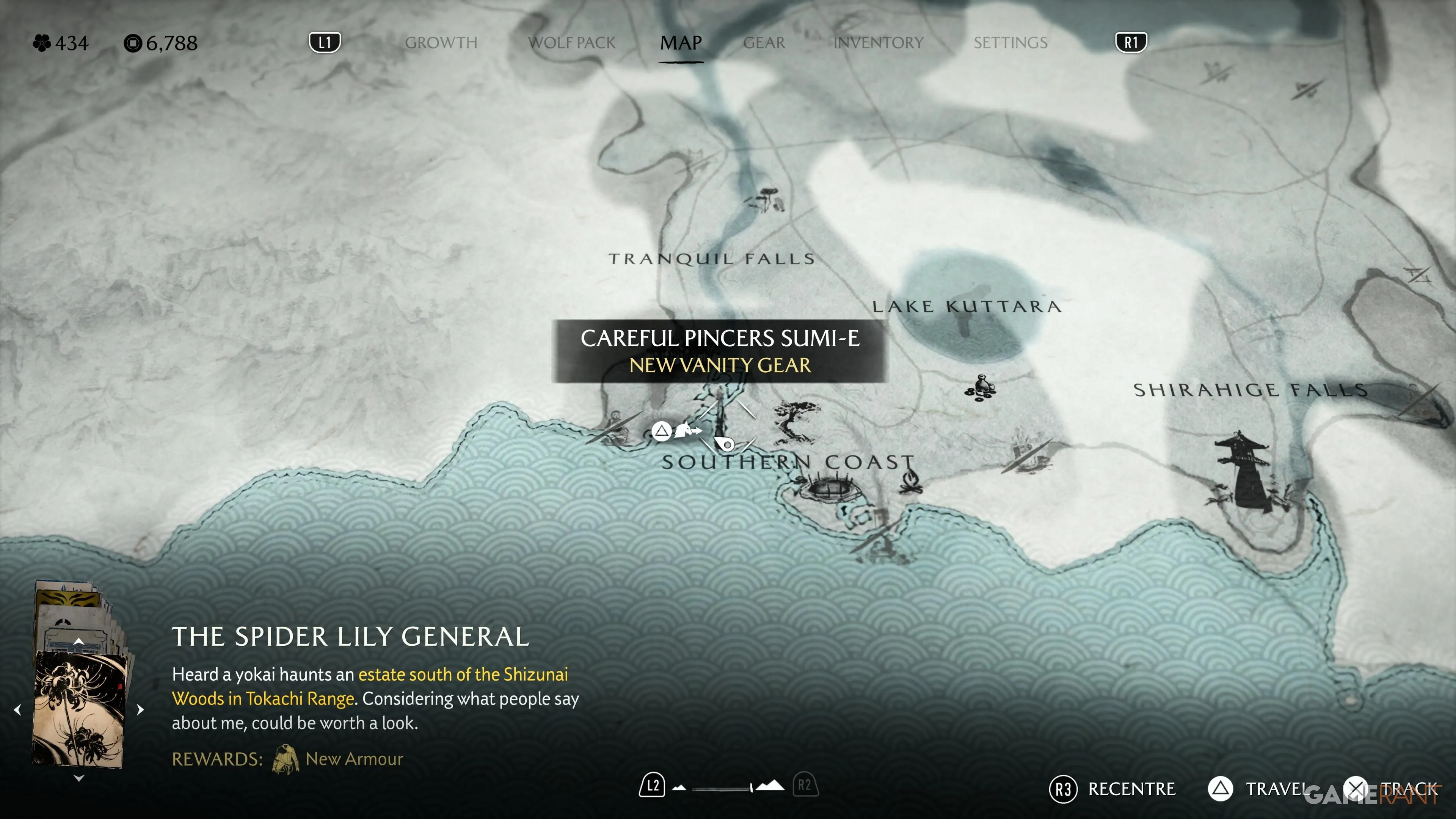The image size is (1456, 819).
Task: Show the next quest card with right arrow
Action: point(140,709)
